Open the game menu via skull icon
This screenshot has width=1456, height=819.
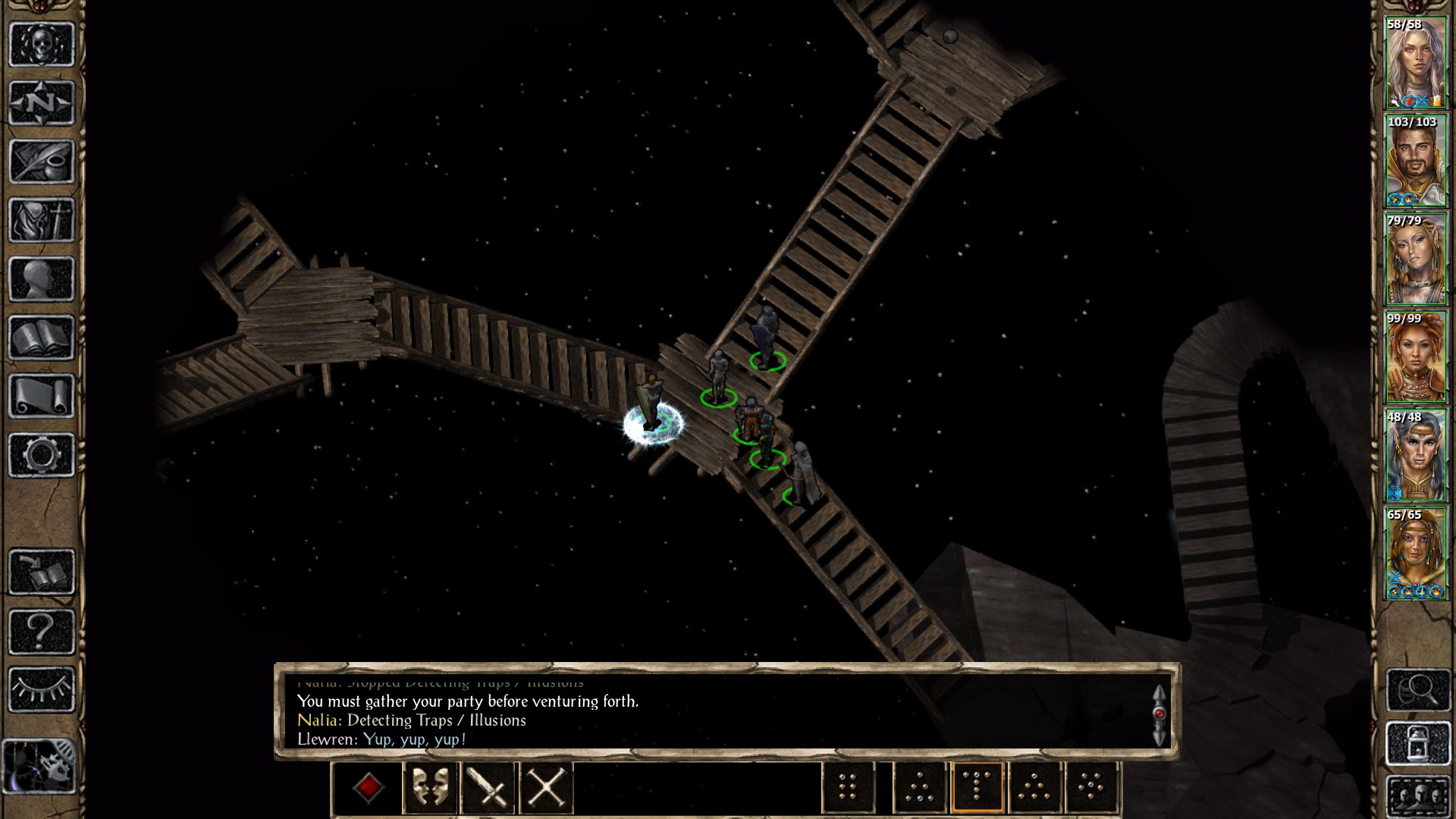point(42,44)
